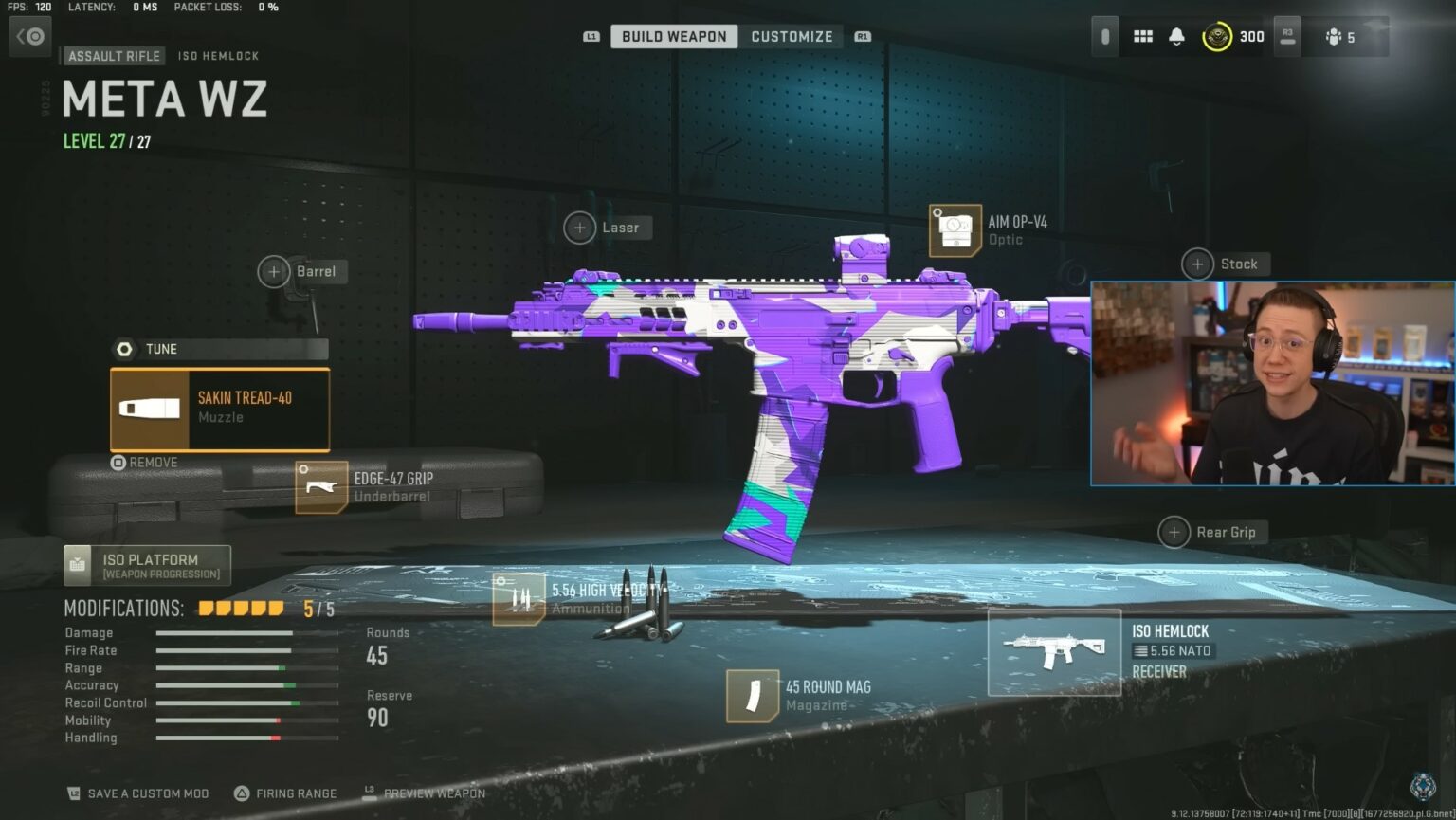Click Remove to detach the Sakin Tread-40
1456x820 pixels.
145,463
